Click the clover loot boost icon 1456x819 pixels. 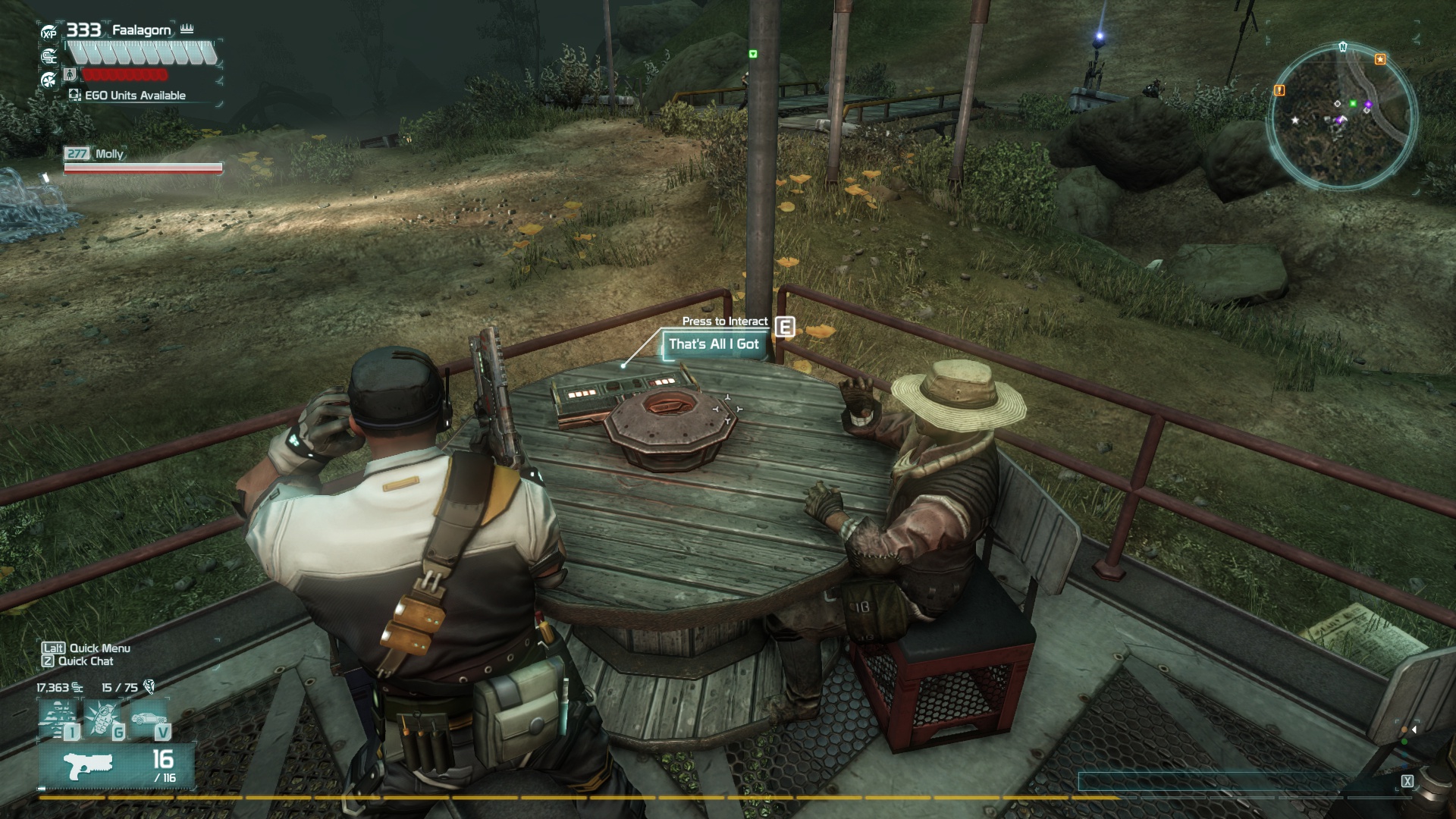click(x=49, y=78)
